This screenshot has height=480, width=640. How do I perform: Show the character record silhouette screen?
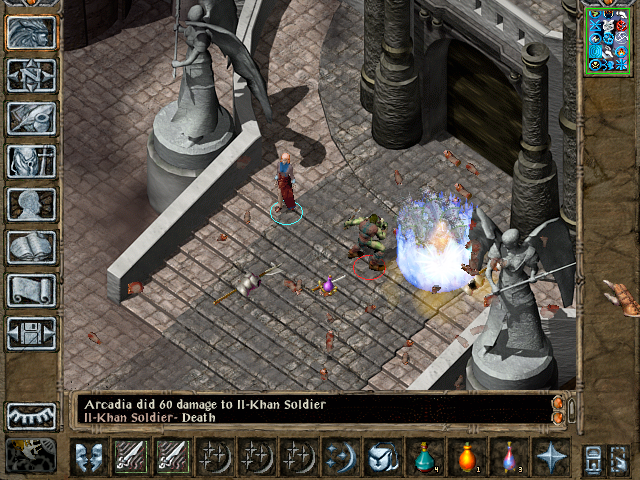(x=31, y=204)
